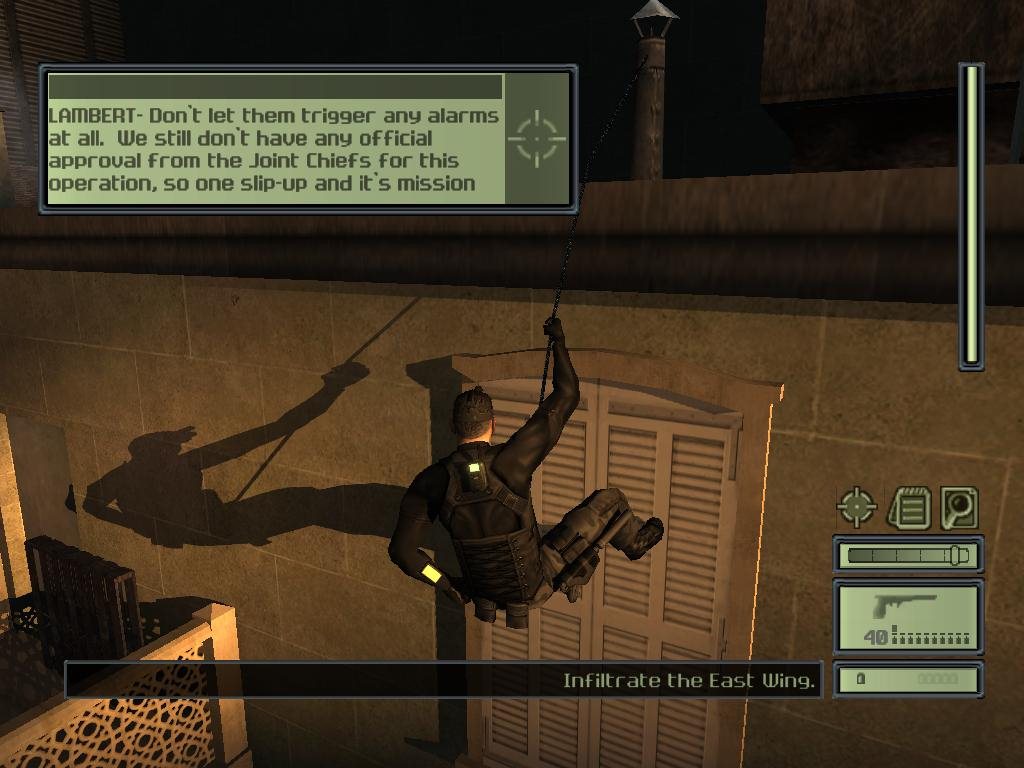Open the notepad notes icon

(908, 508)
